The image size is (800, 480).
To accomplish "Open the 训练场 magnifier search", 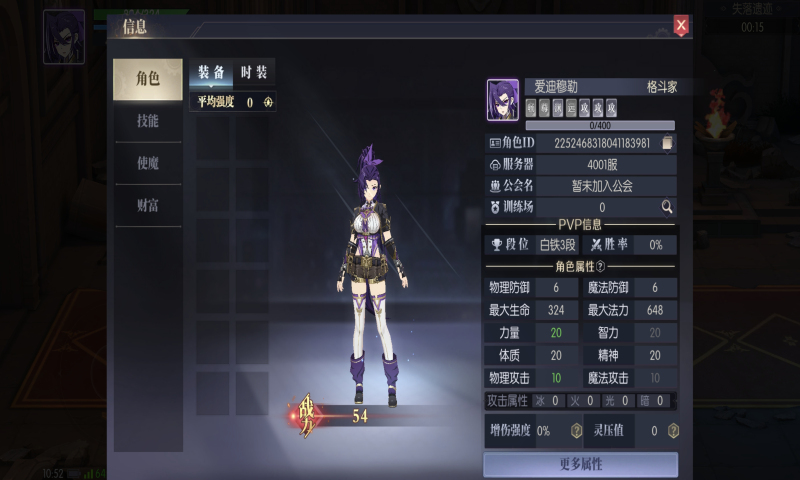I will tap(667, 207).
